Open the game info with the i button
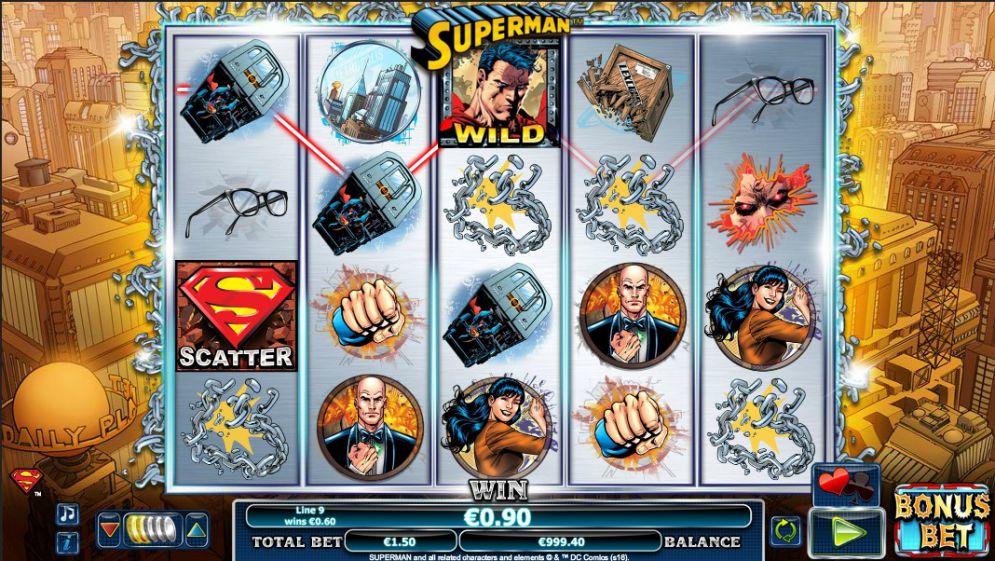 coord(67,542)
